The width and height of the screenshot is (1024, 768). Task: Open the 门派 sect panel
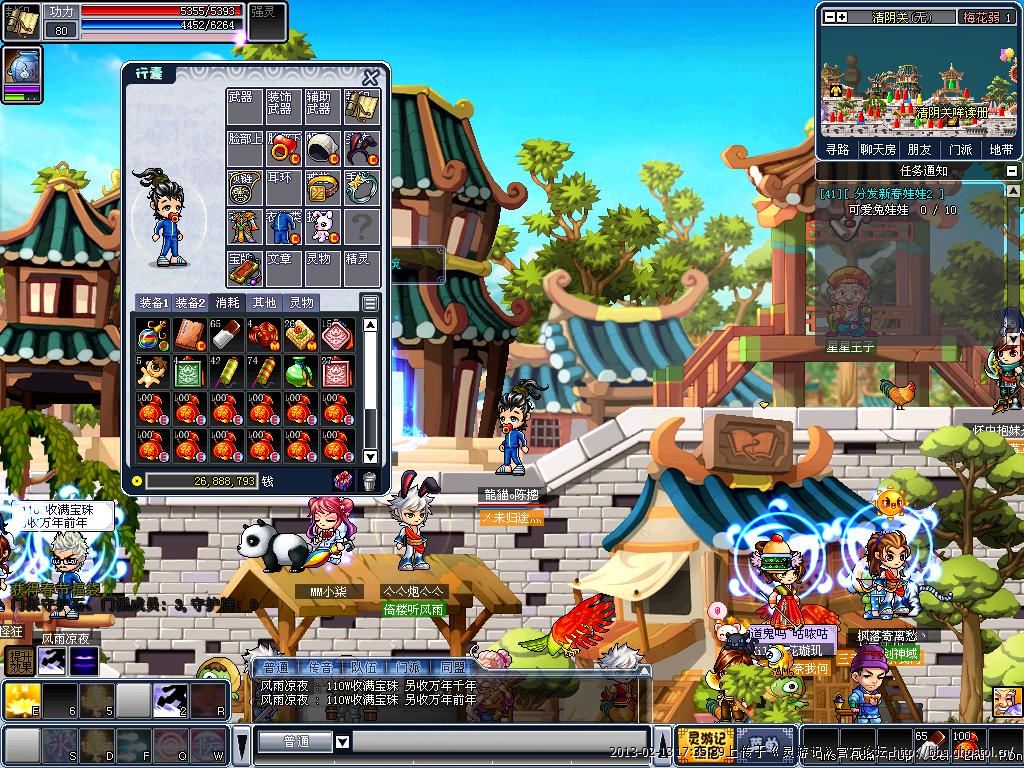(x=960, y=149)
